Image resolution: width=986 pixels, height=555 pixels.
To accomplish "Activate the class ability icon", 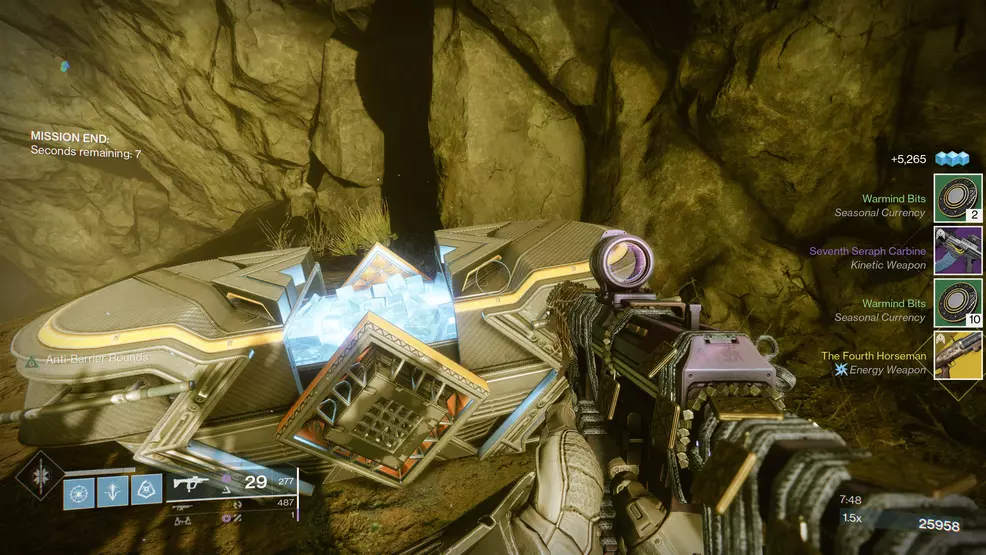I will pos(147,491).
